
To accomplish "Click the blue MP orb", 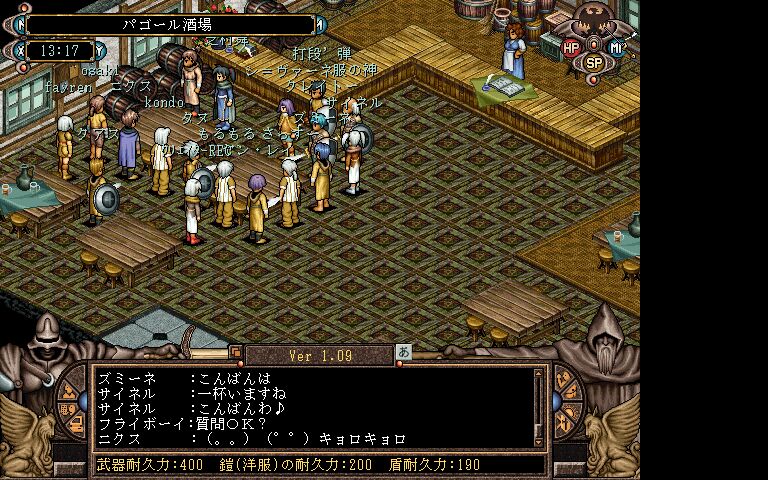I will point(618,47).
